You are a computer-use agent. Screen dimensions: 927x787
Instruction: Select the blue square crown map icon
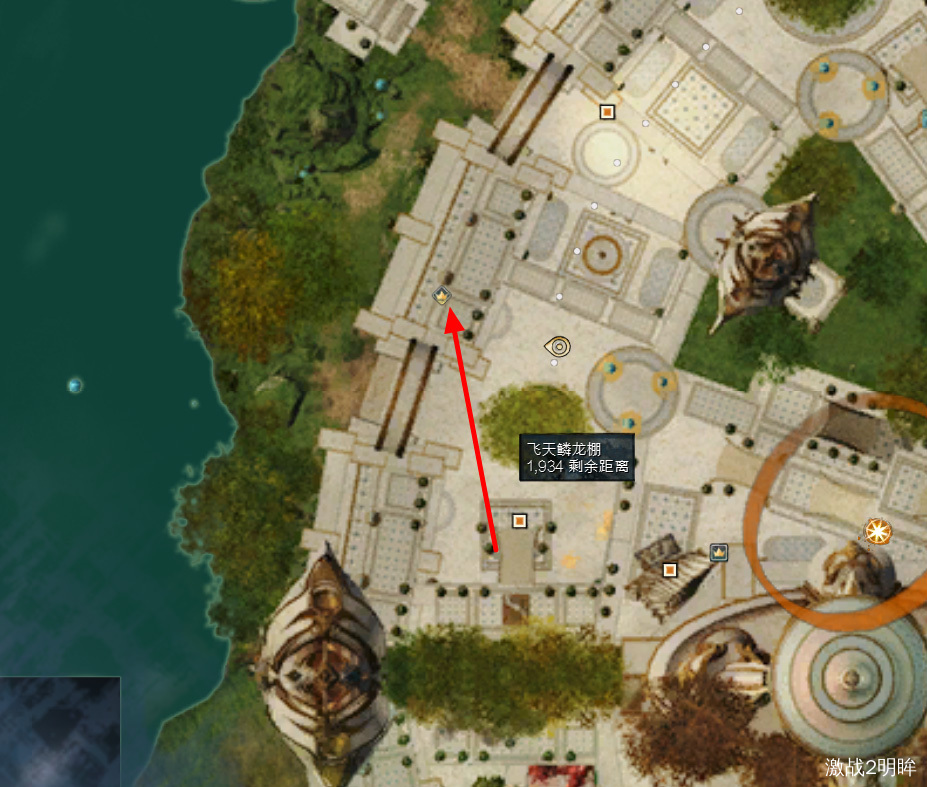[718, 551]
